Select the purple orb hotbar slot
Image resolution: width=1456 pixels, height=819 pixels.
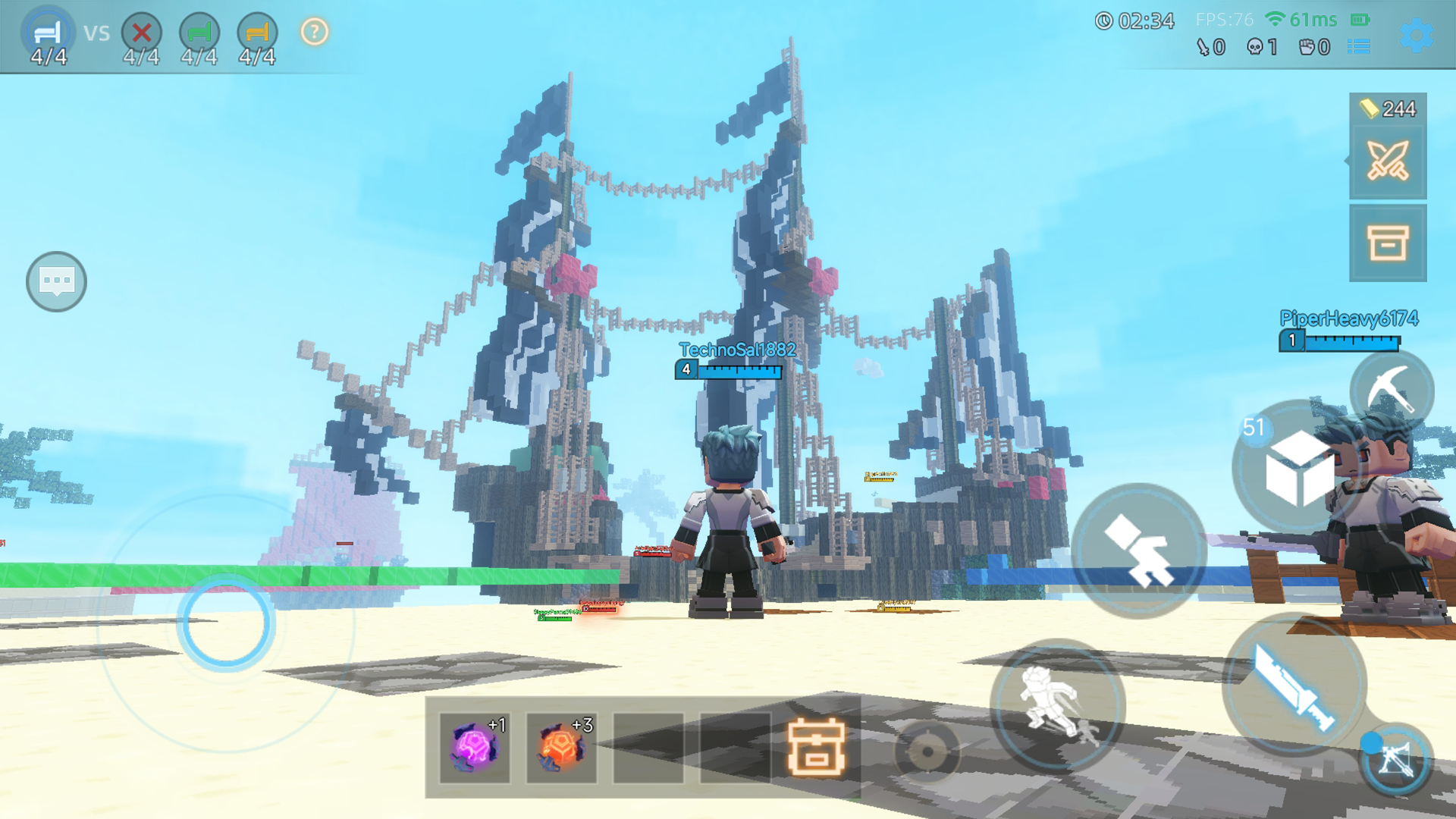coord(474,749)
